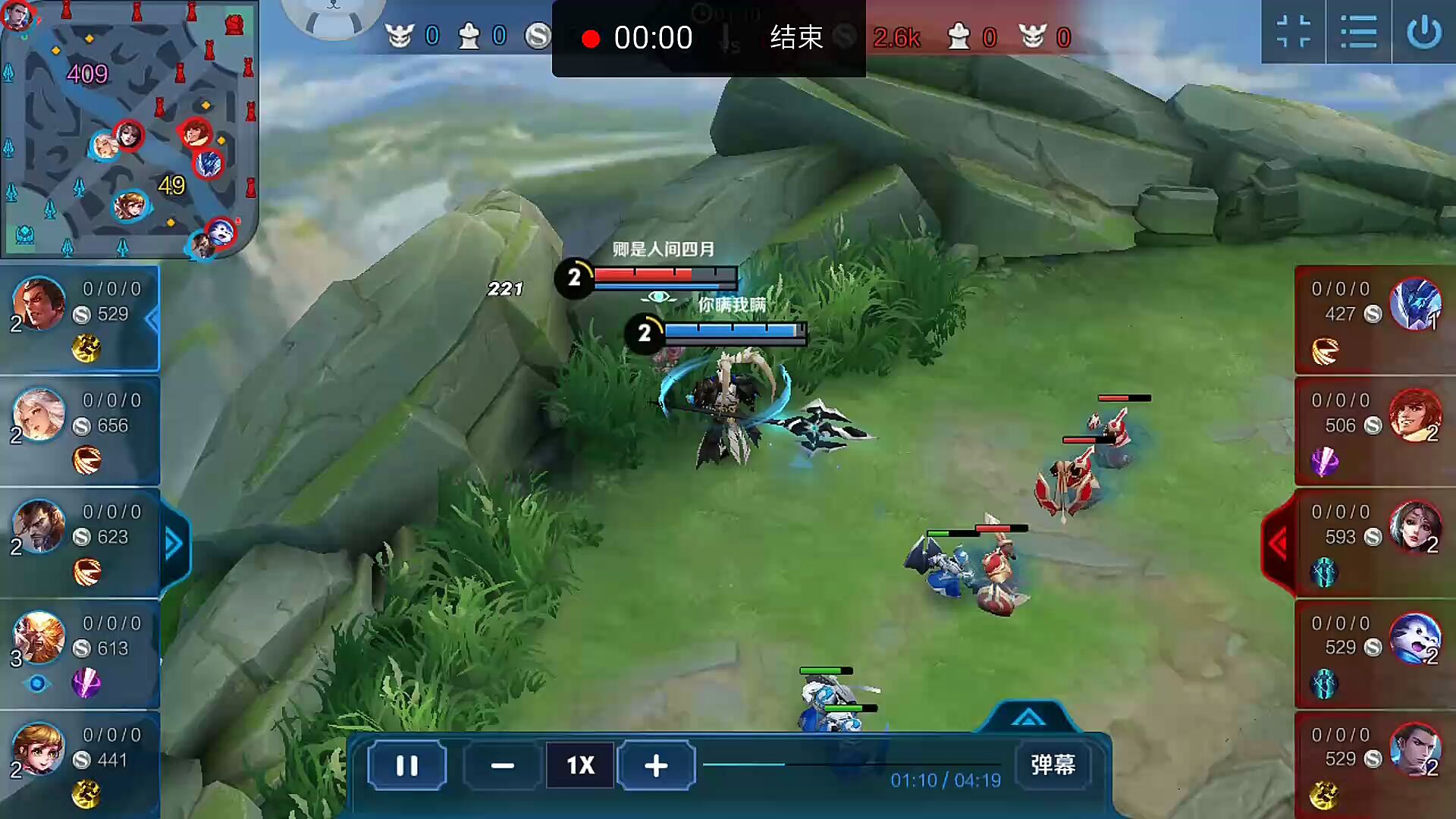Screen dimensions: 1456x819
Task: Open the minimap in the corner
Action: coord(129,129)
